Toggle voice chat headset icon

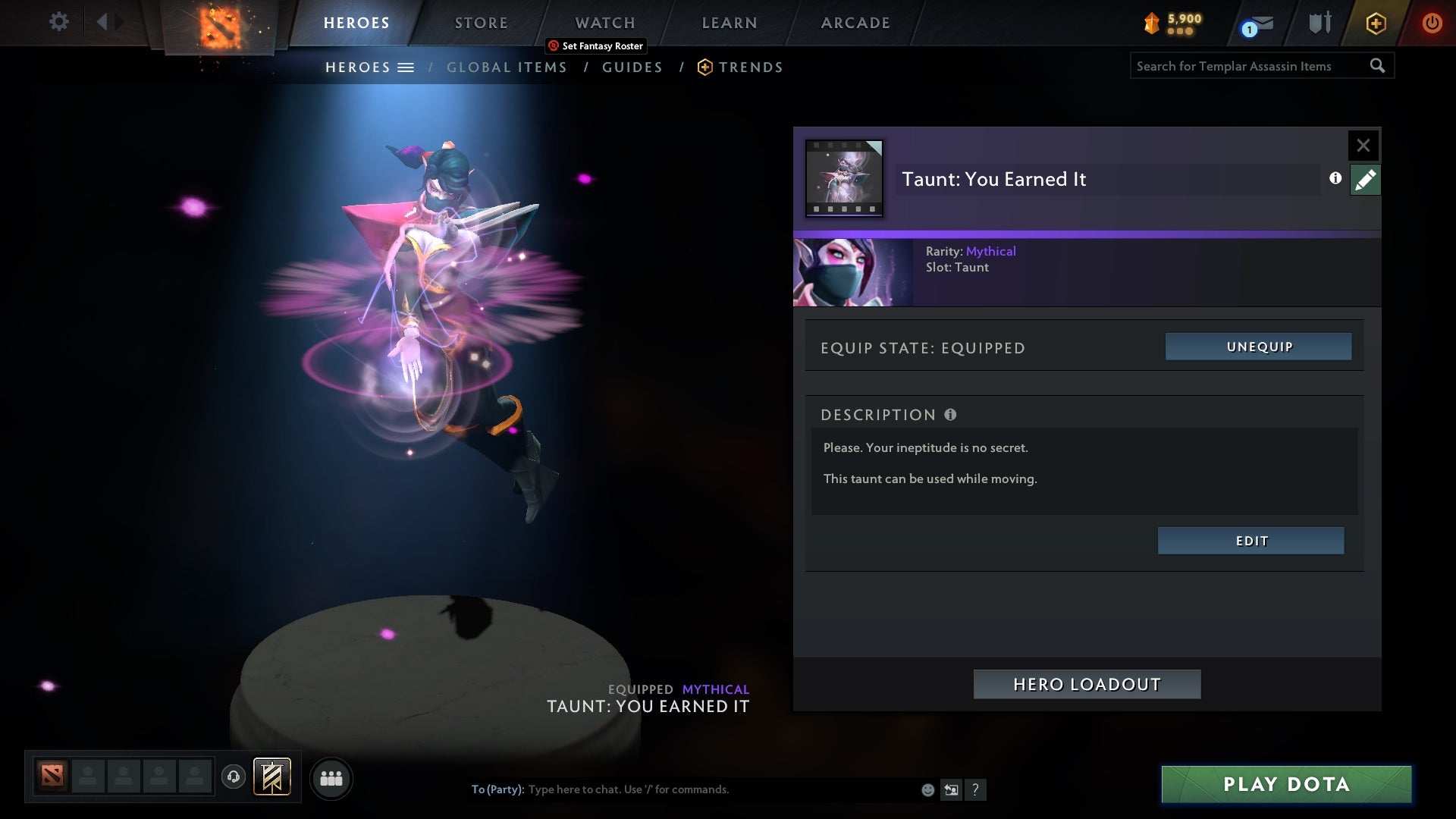point(234,778)
